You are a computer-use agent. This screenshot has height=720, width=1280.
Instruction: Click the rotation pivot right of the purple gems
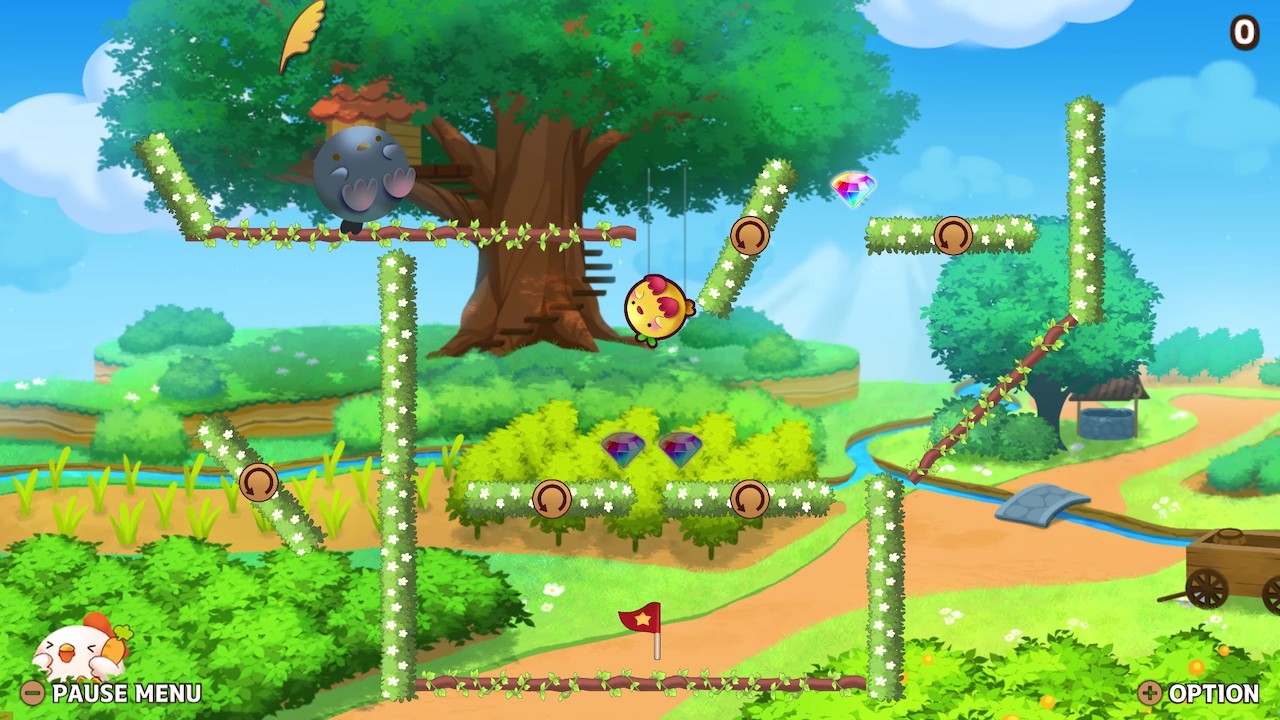pos(751,499)
